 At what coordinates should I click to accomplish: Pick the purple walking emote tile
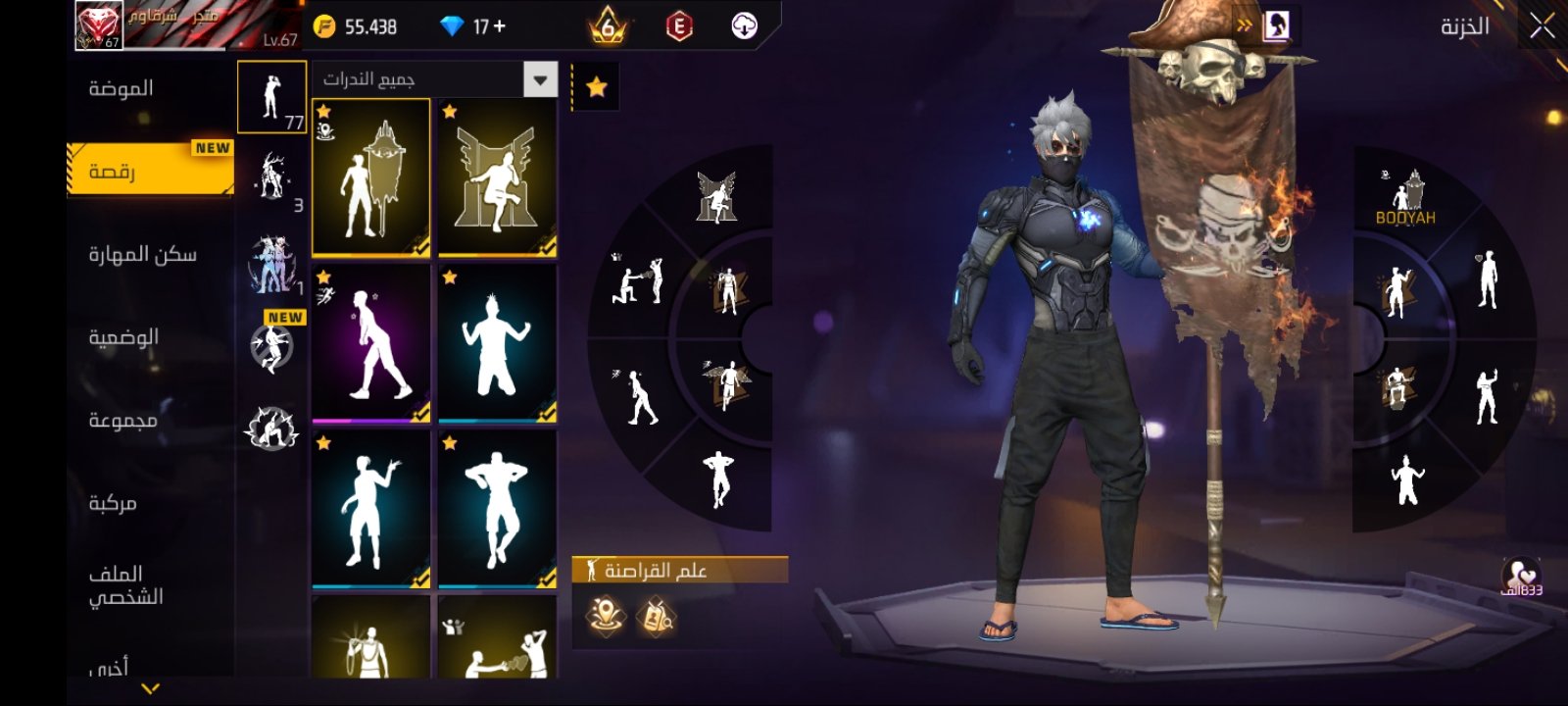(370, 343)
